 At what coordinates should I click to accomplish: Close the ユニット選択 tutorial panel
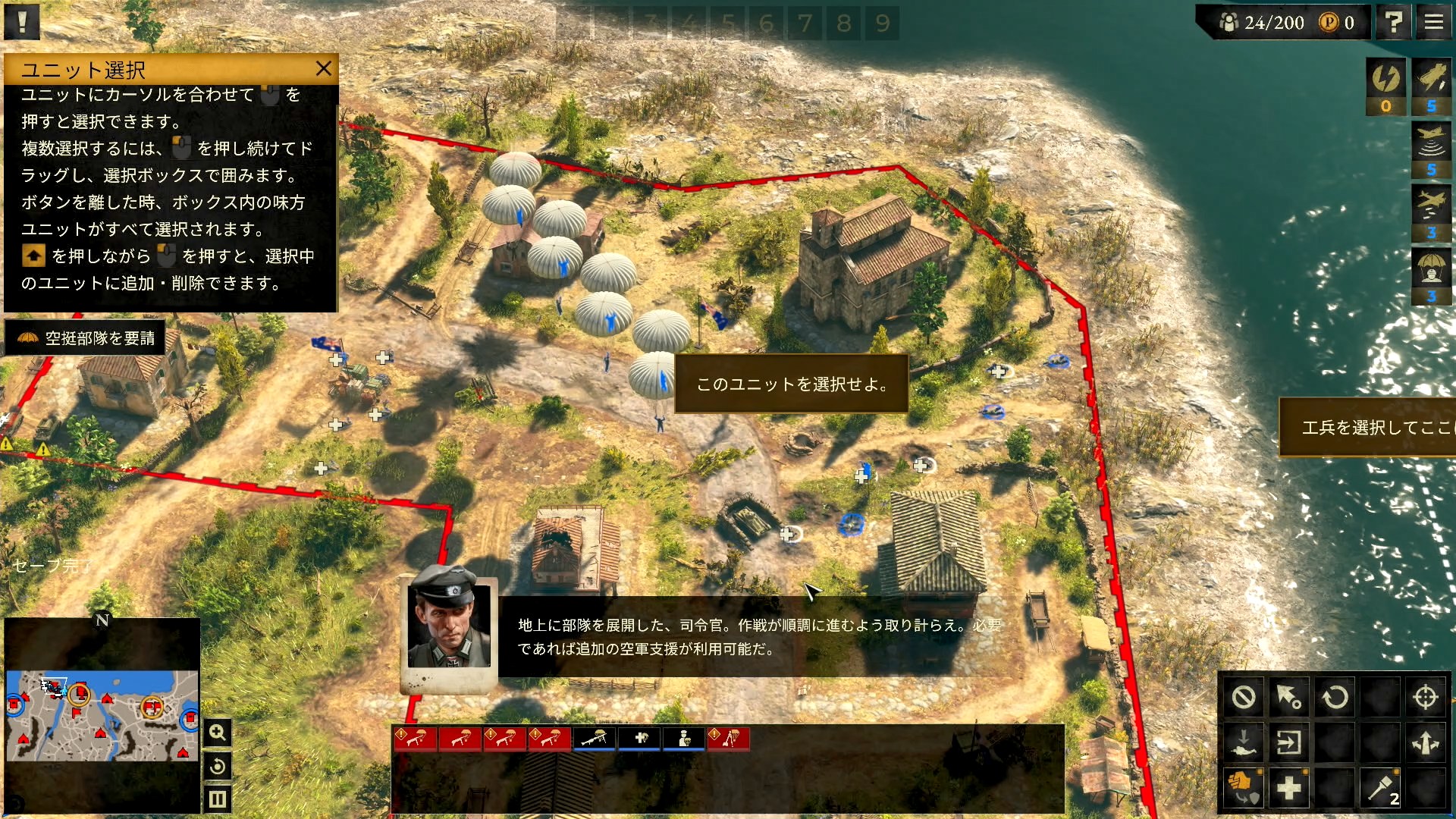324,69
